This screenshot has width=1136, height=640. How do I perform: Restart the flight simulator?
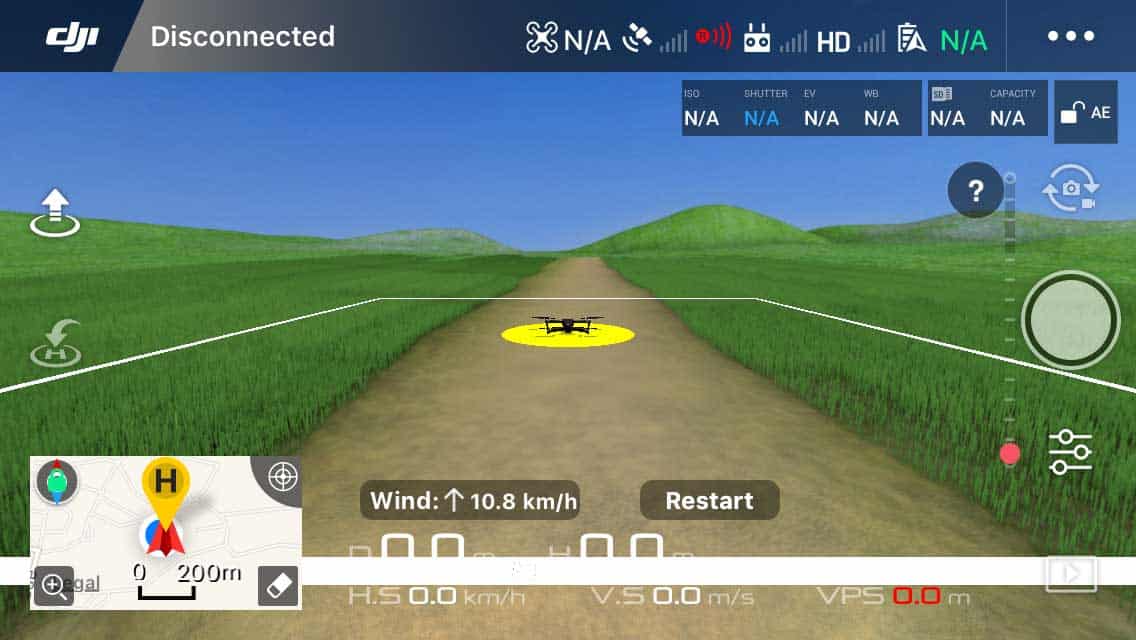click(x=709, y=500)
